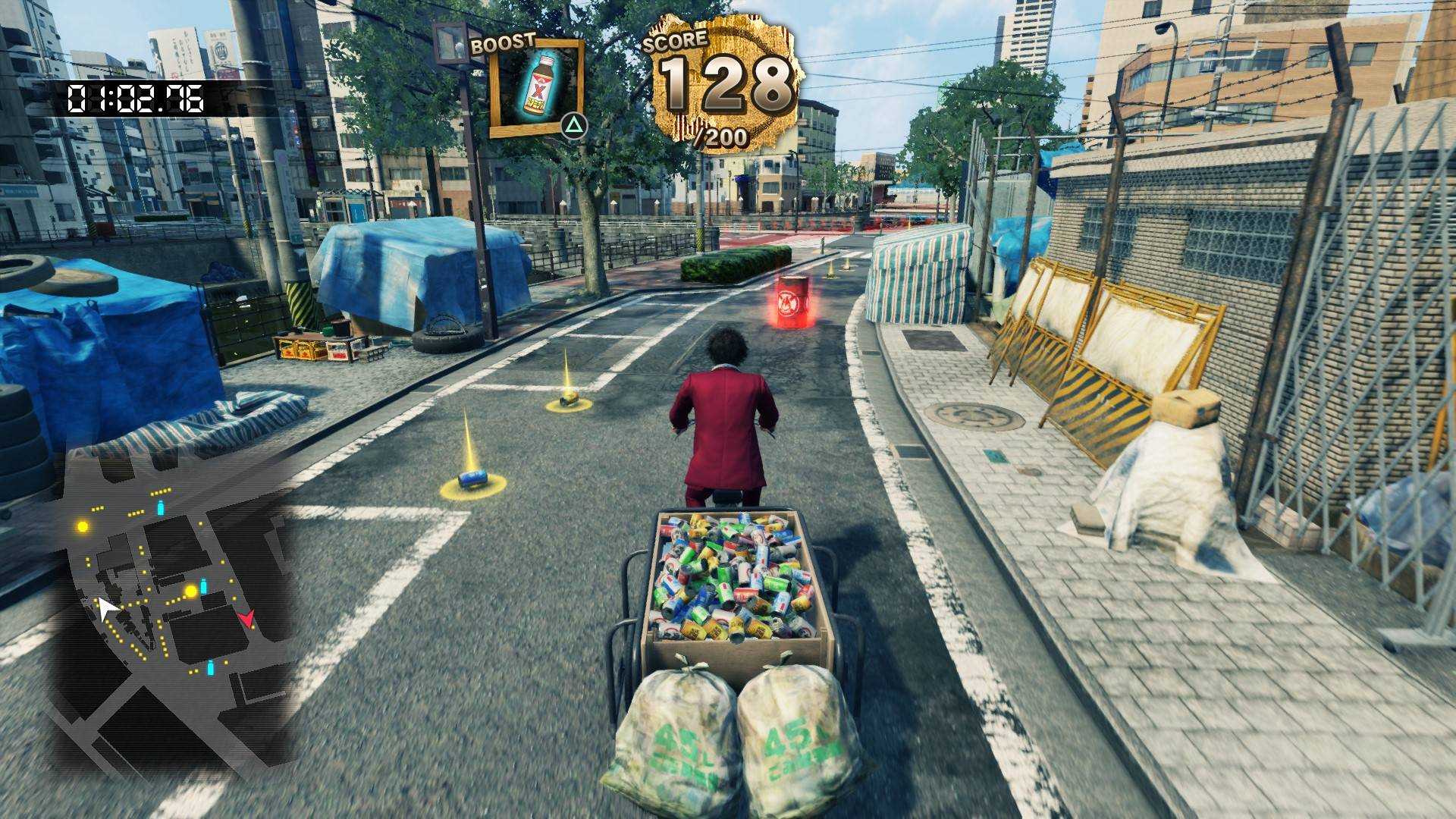The height and width of the screenshot is (819, 1456).
Task: Click the score counter showing 128
Action: [722, 83]
